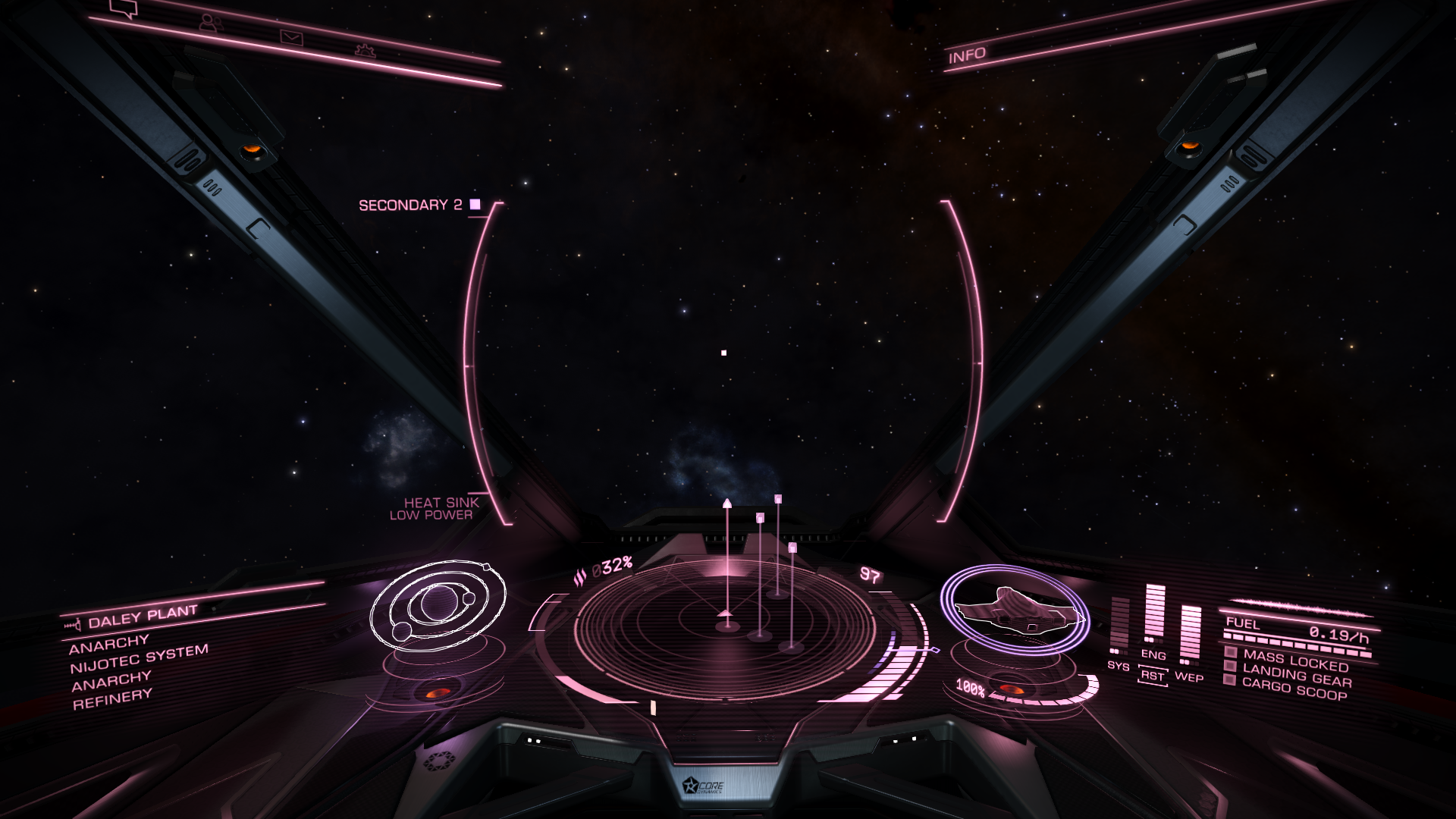This screenshot has width=1456, height=819.
Task: Open the chat speech-bubble tab
Action: (x=123, y=9)
